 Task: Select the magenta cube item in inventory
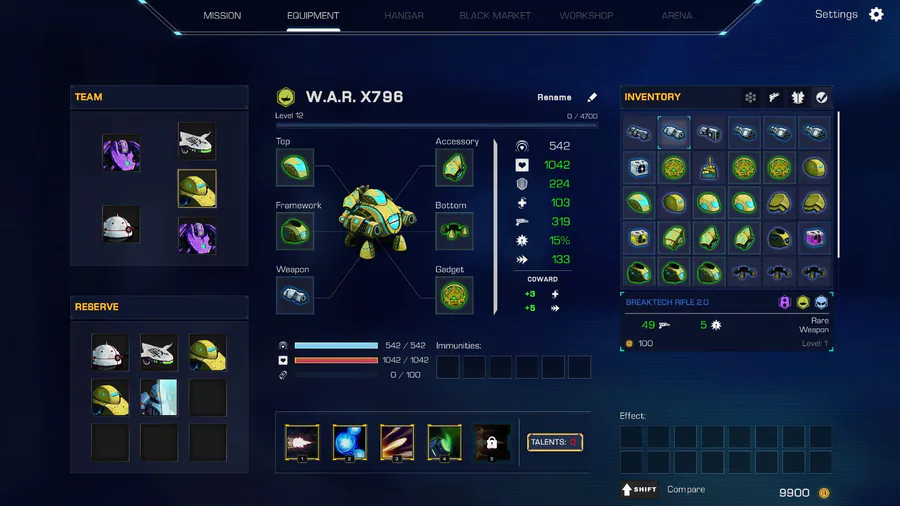(813, 237)
